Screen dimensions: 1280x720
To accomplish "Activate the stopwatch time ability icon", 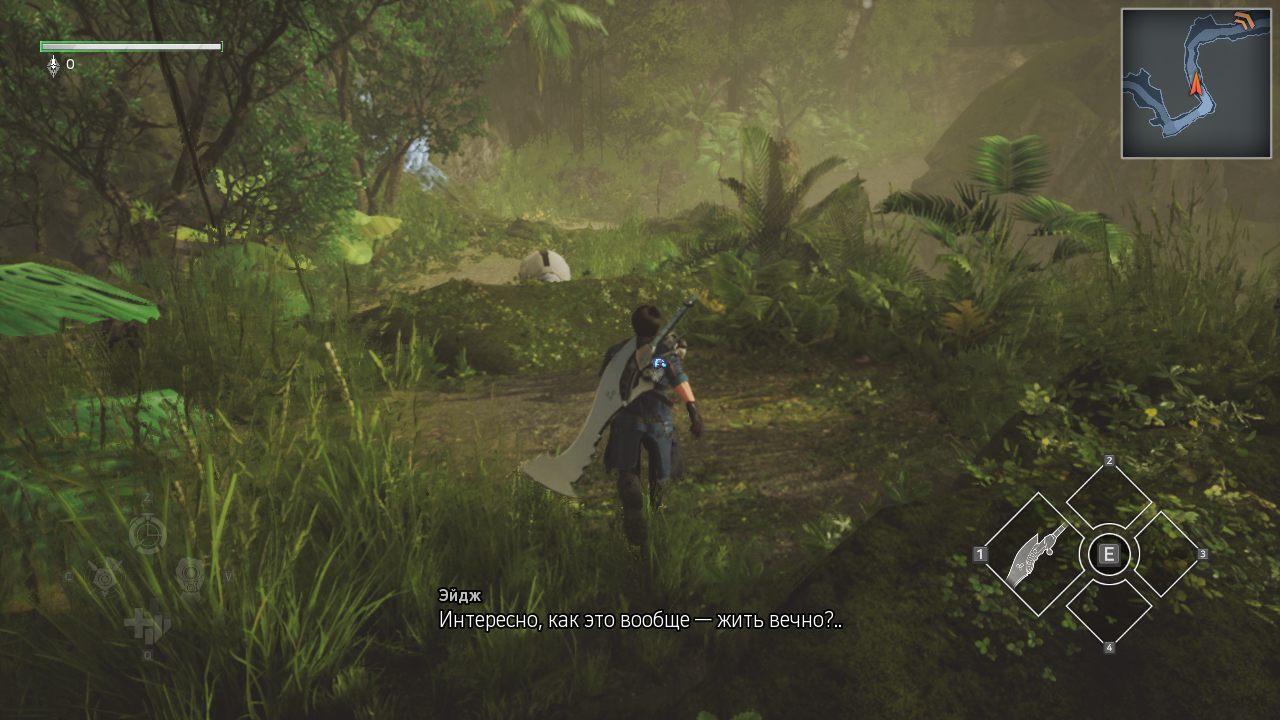I will click(147, 532).
